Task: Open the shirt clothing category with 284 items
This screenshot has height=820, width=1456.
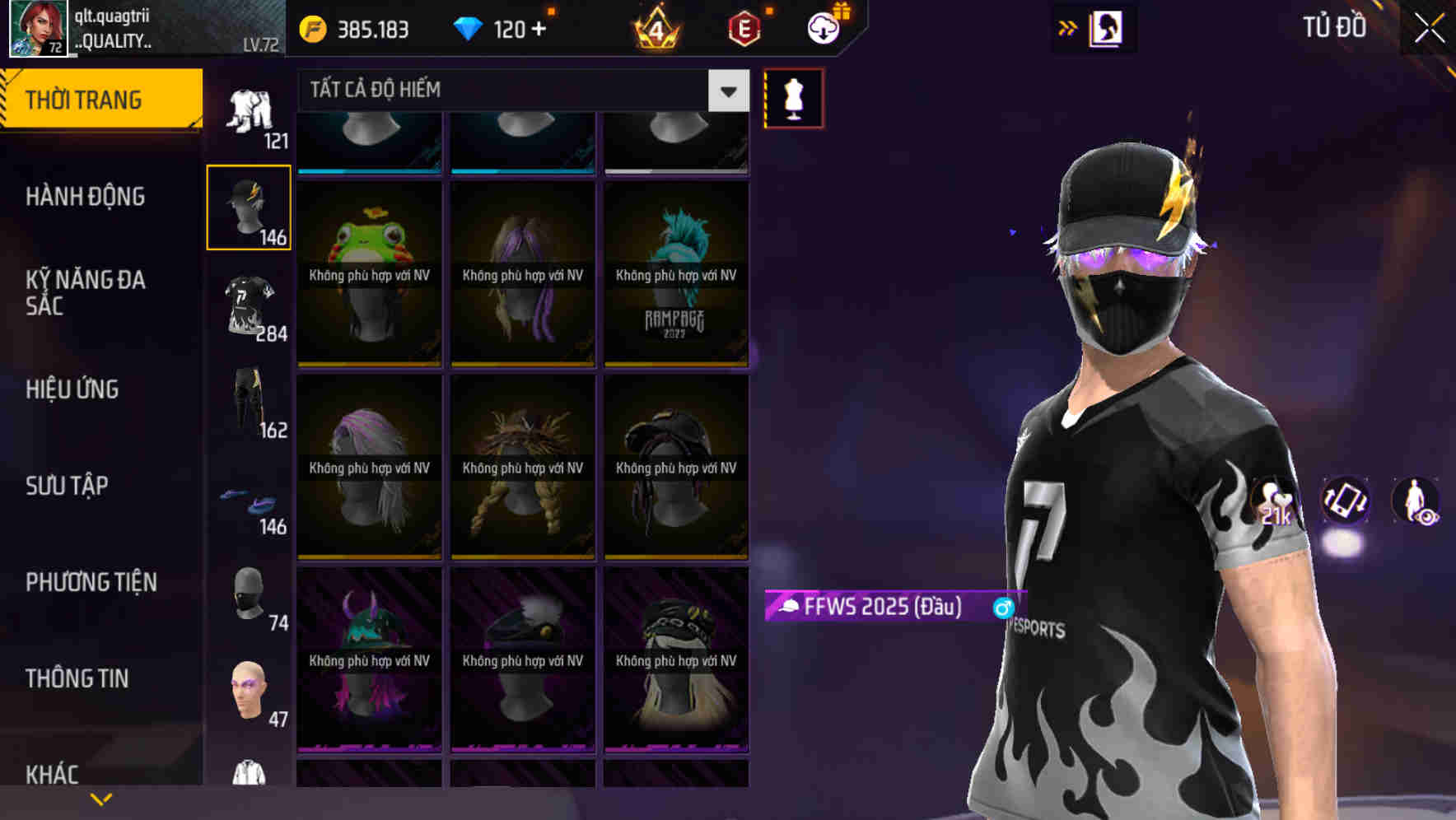Action: click(249, 305)
